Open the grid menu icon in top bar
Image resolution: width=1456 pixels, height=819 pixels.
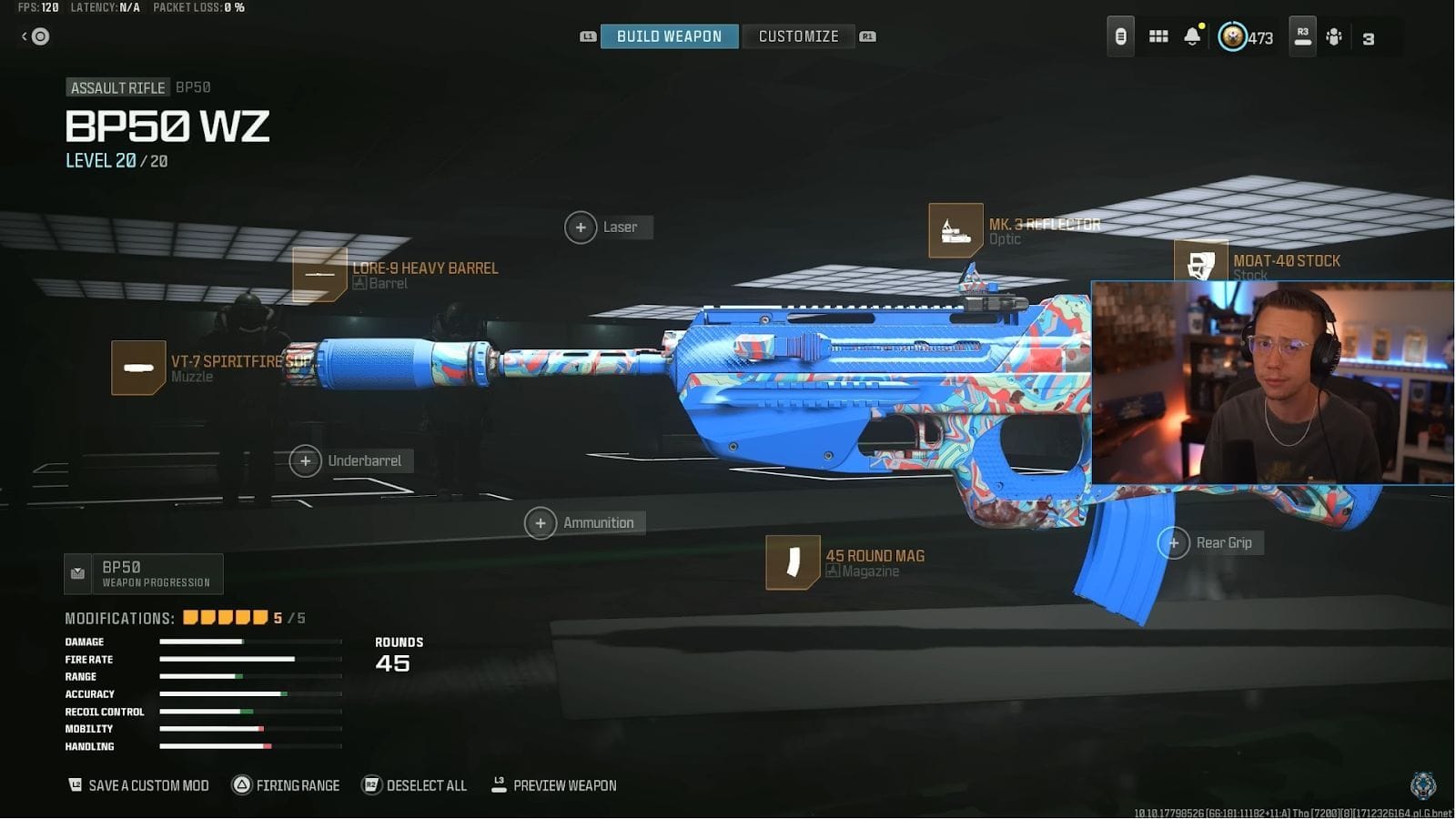[1158, 36]
